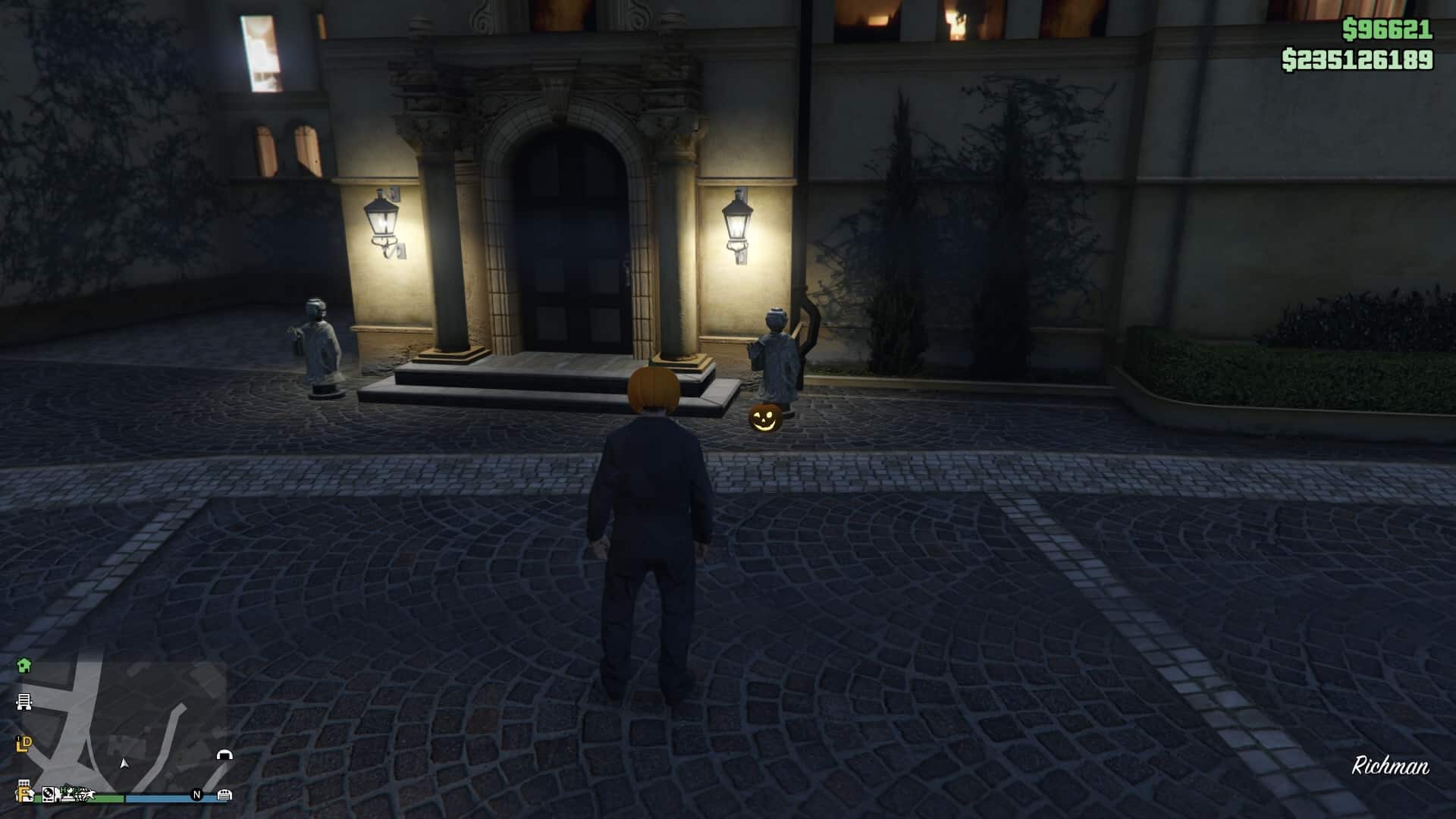This screenshot has height=819, width=1456.
Task: Click the headphones music blip on the minimap
Action: 224,755
